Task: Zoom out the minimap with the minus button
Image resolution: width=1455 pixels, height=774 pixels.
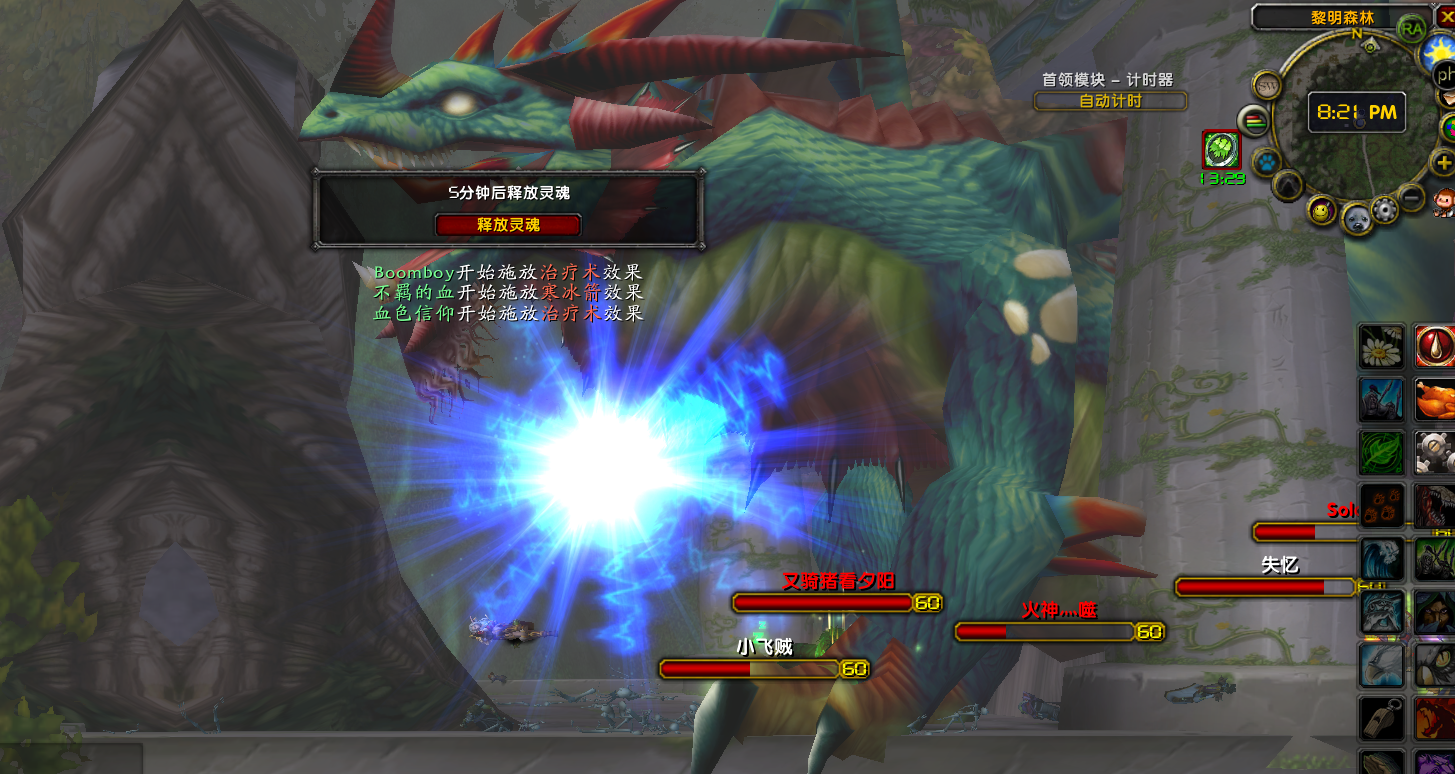Action: (1411, 197)
